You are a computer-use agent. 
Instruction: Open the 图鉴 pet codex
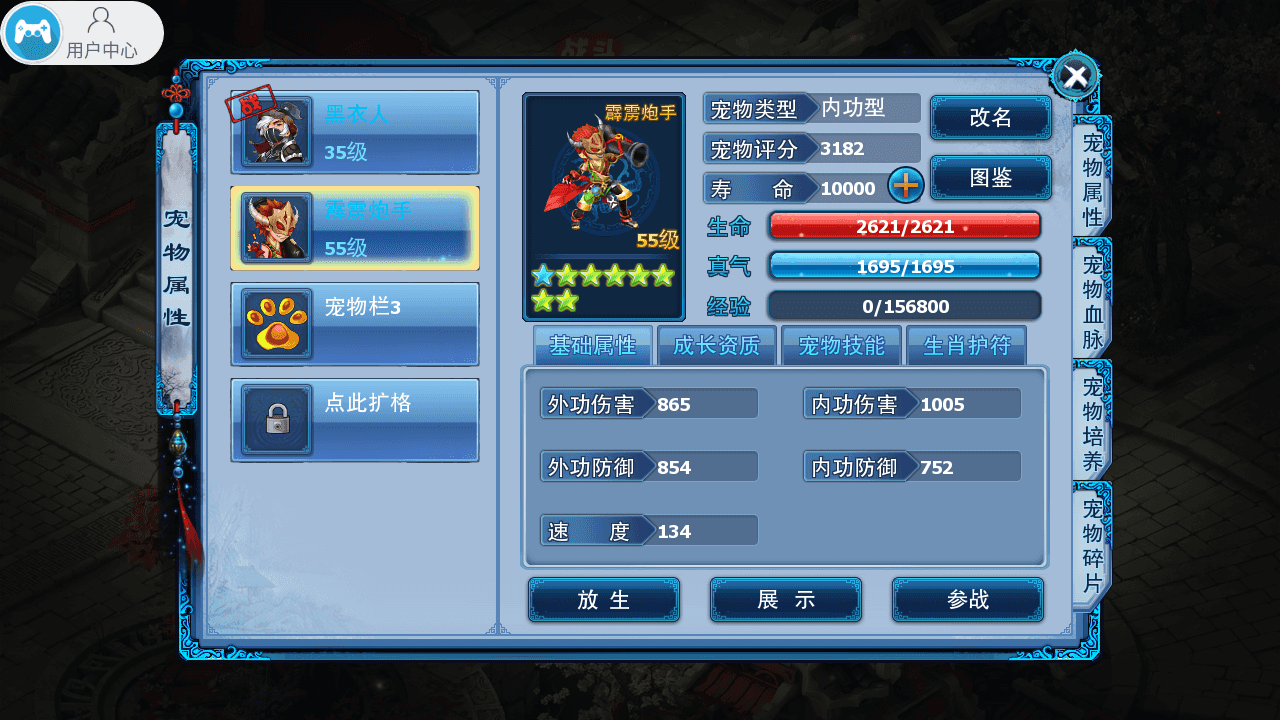pyautogui.click(x=990, y=178)
